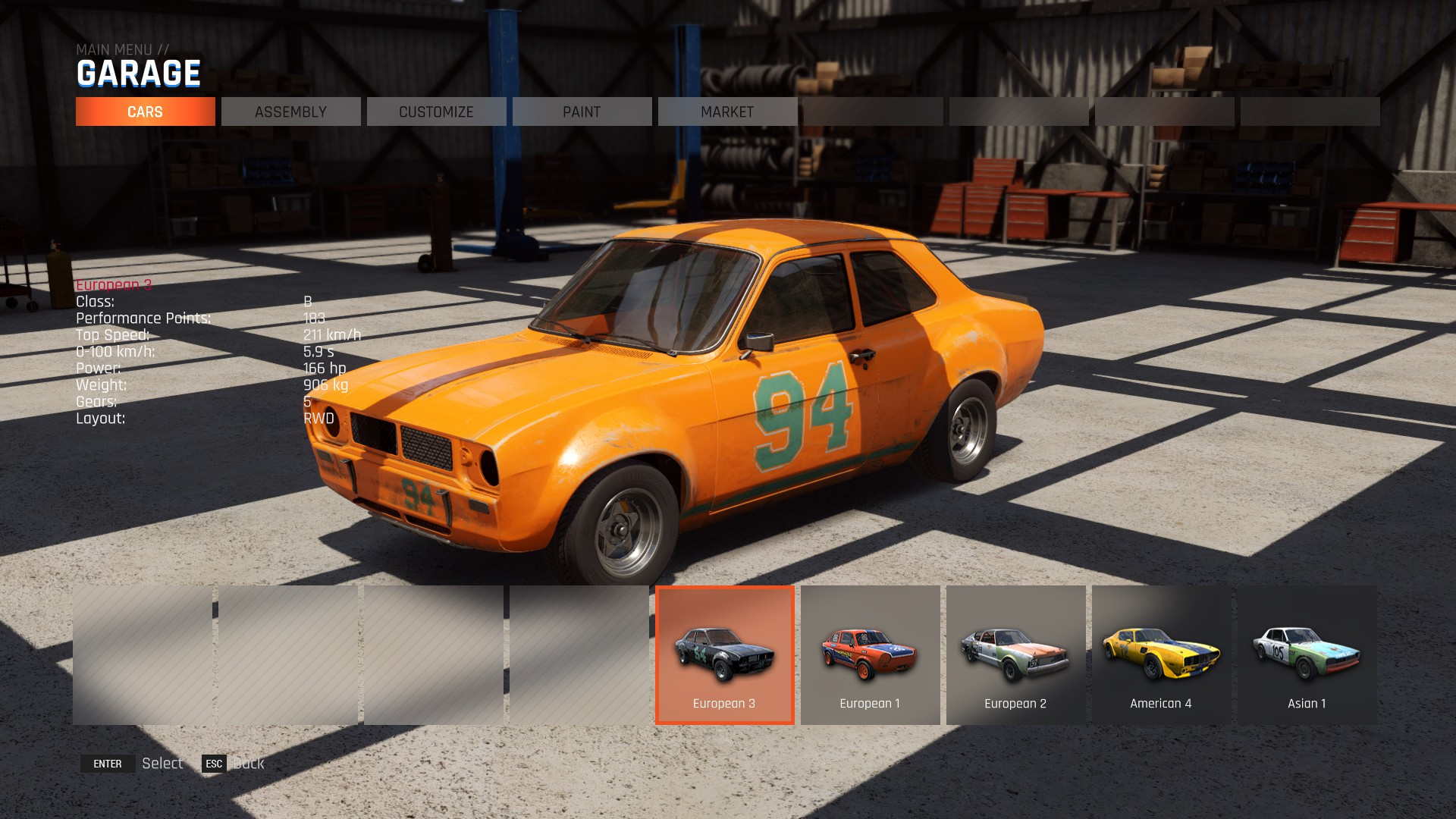
Task: Show the Market tab
Action: [727, 111]
